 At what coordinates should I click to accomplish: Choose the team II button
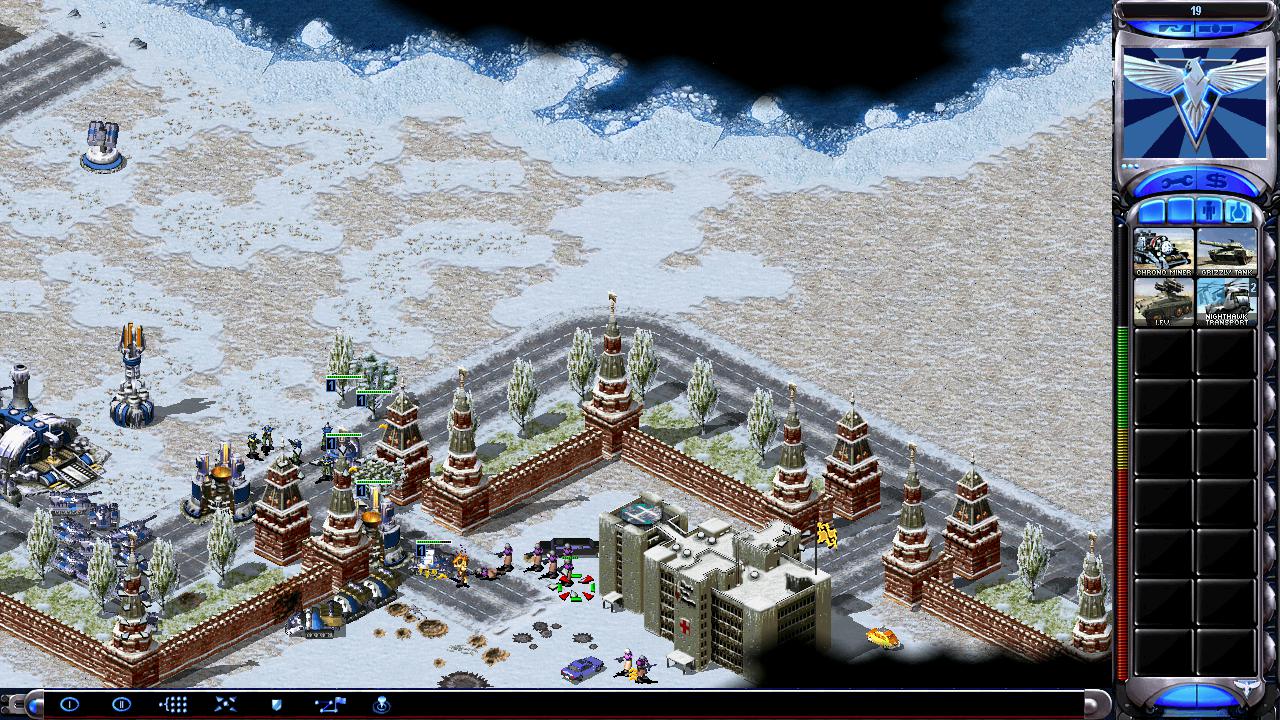[121, 704]
